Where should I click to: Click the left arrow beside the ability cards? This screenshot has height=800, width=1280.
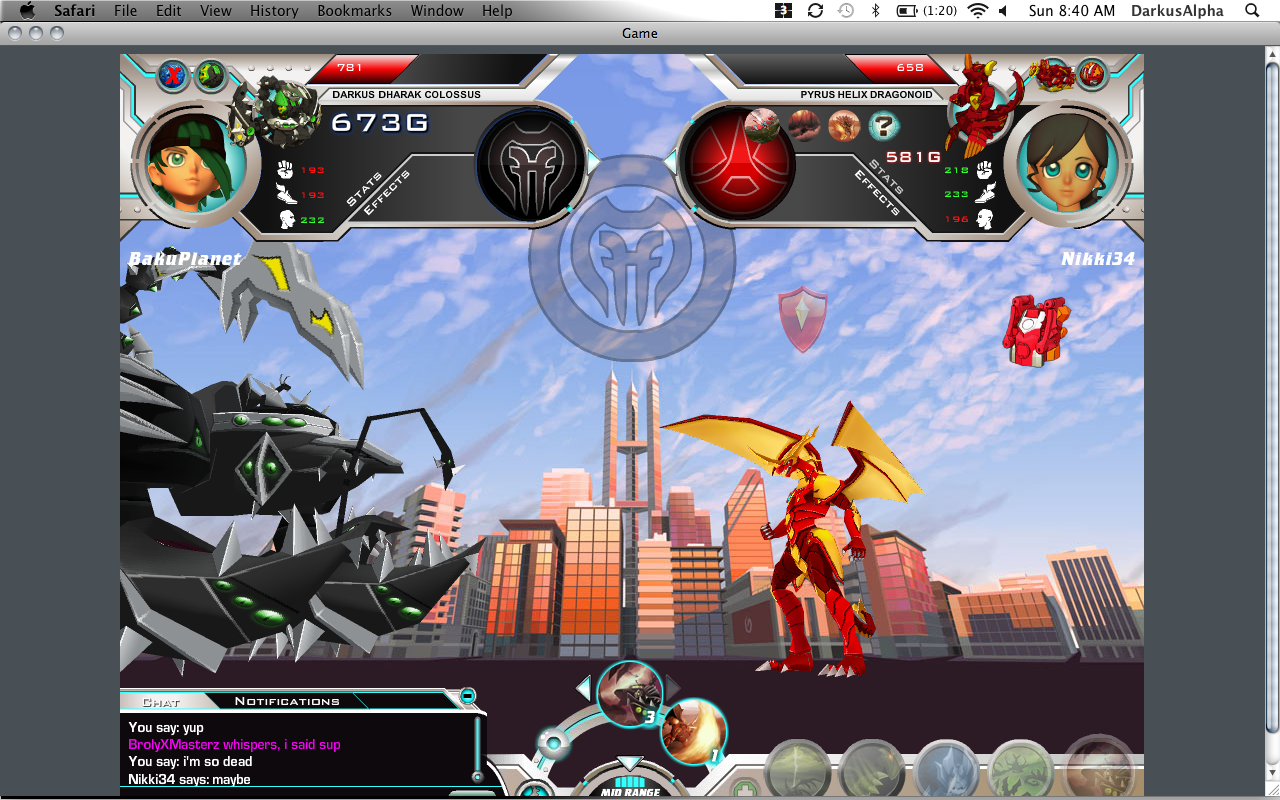point(583,688)
